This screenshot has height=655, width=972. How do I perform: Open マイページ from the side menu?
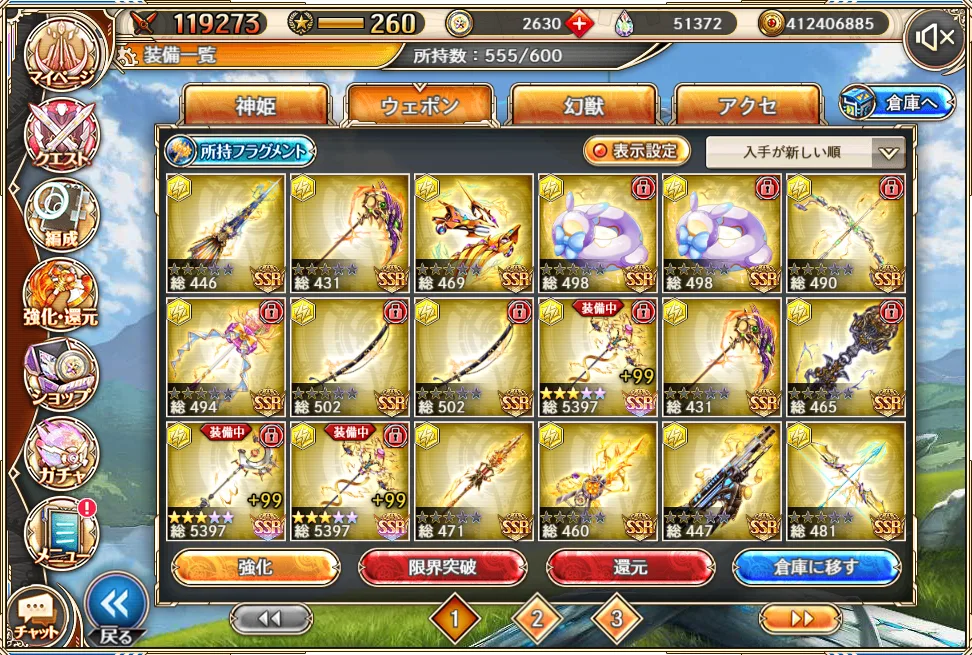pyautogui.click(x=62, y=55)
